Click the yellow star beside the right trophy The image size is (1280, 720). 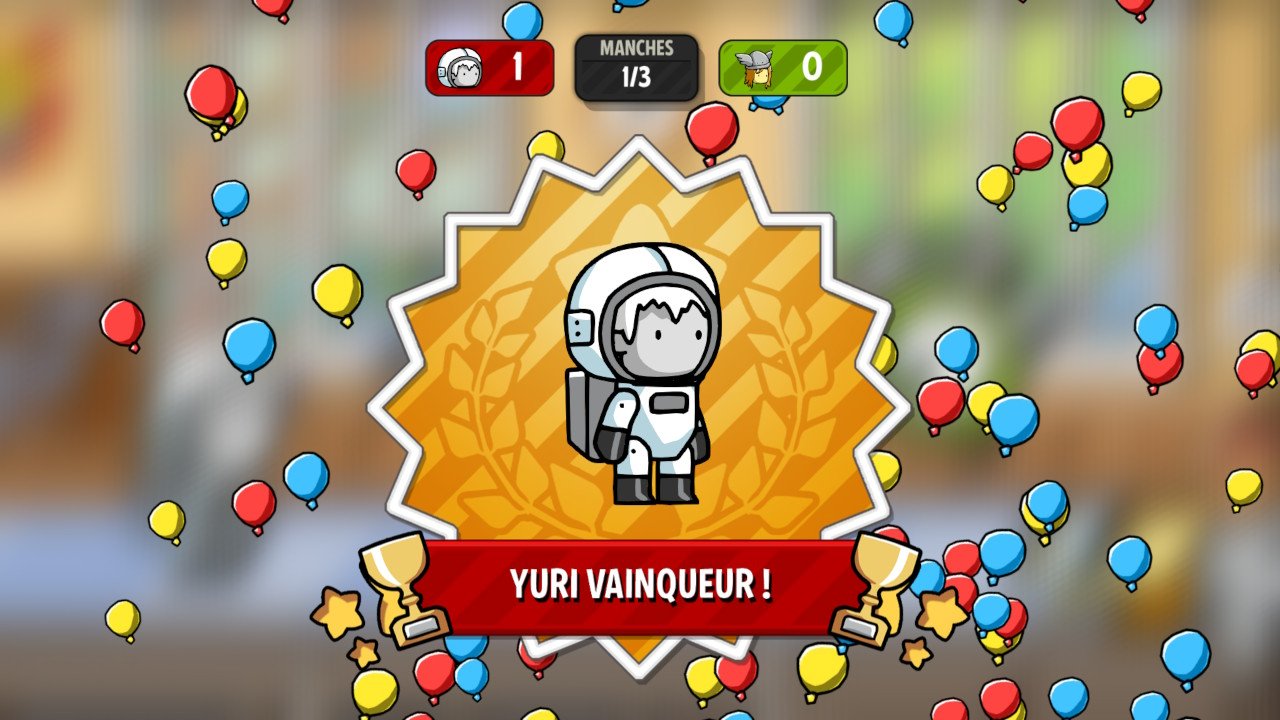coord(941,608)
